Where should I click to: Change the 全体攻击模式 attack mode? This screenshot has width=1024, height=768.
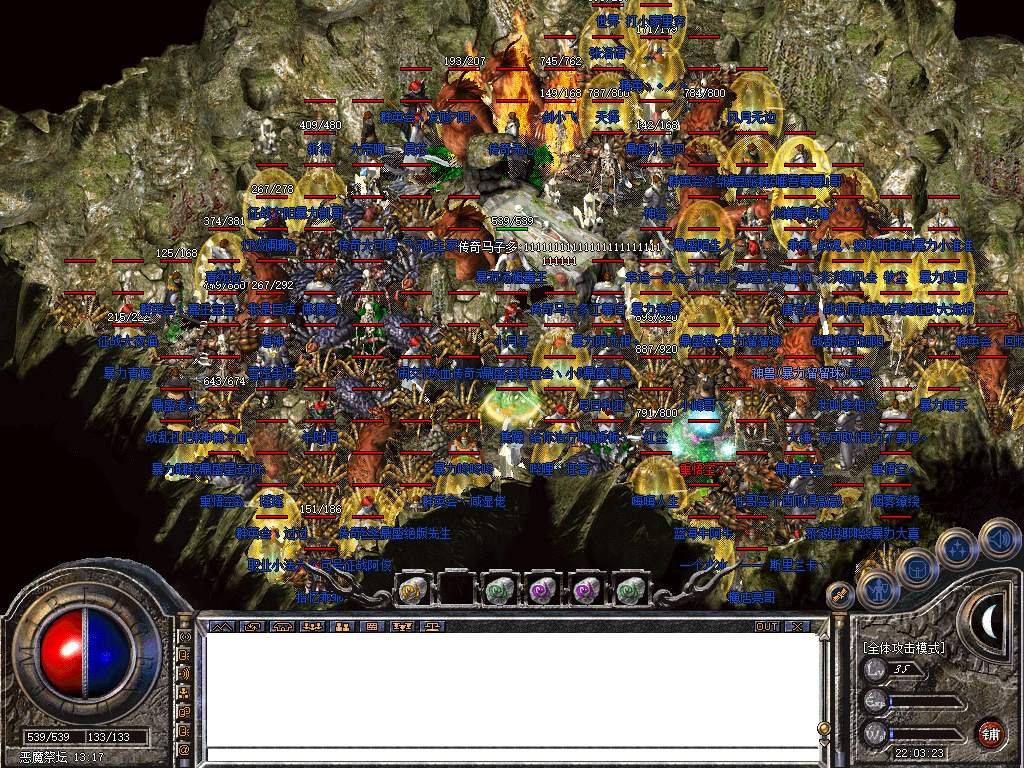coord(903,648)
